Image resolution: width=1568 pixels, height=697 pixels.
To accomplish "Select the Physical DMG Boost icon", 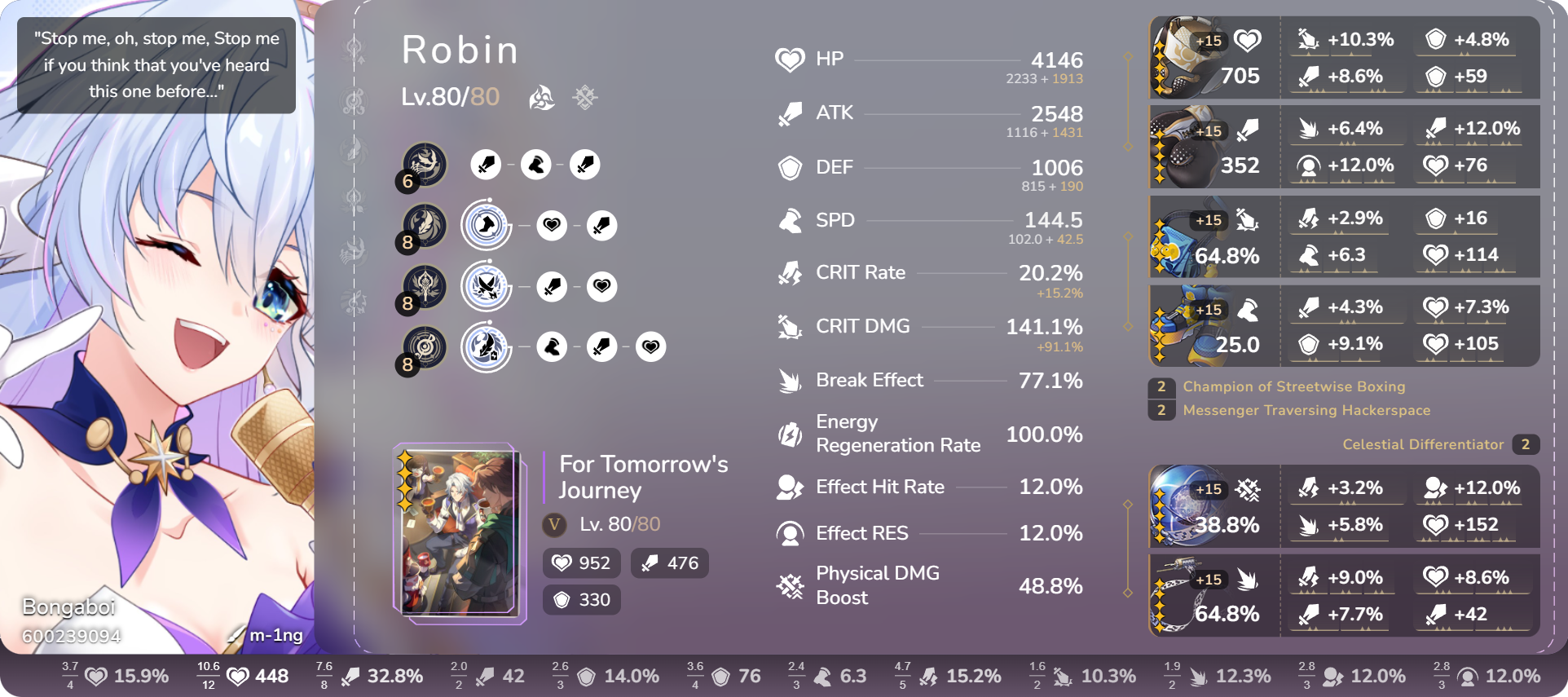I will 790,585.
